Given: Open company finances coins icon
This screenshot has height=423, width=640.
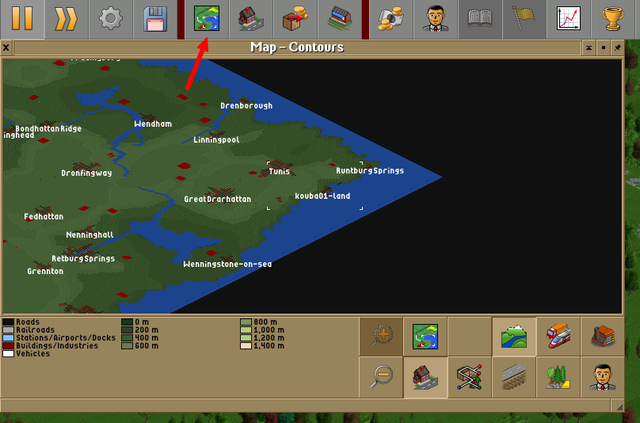Looking at the screenshot, I should pos(390,18).
